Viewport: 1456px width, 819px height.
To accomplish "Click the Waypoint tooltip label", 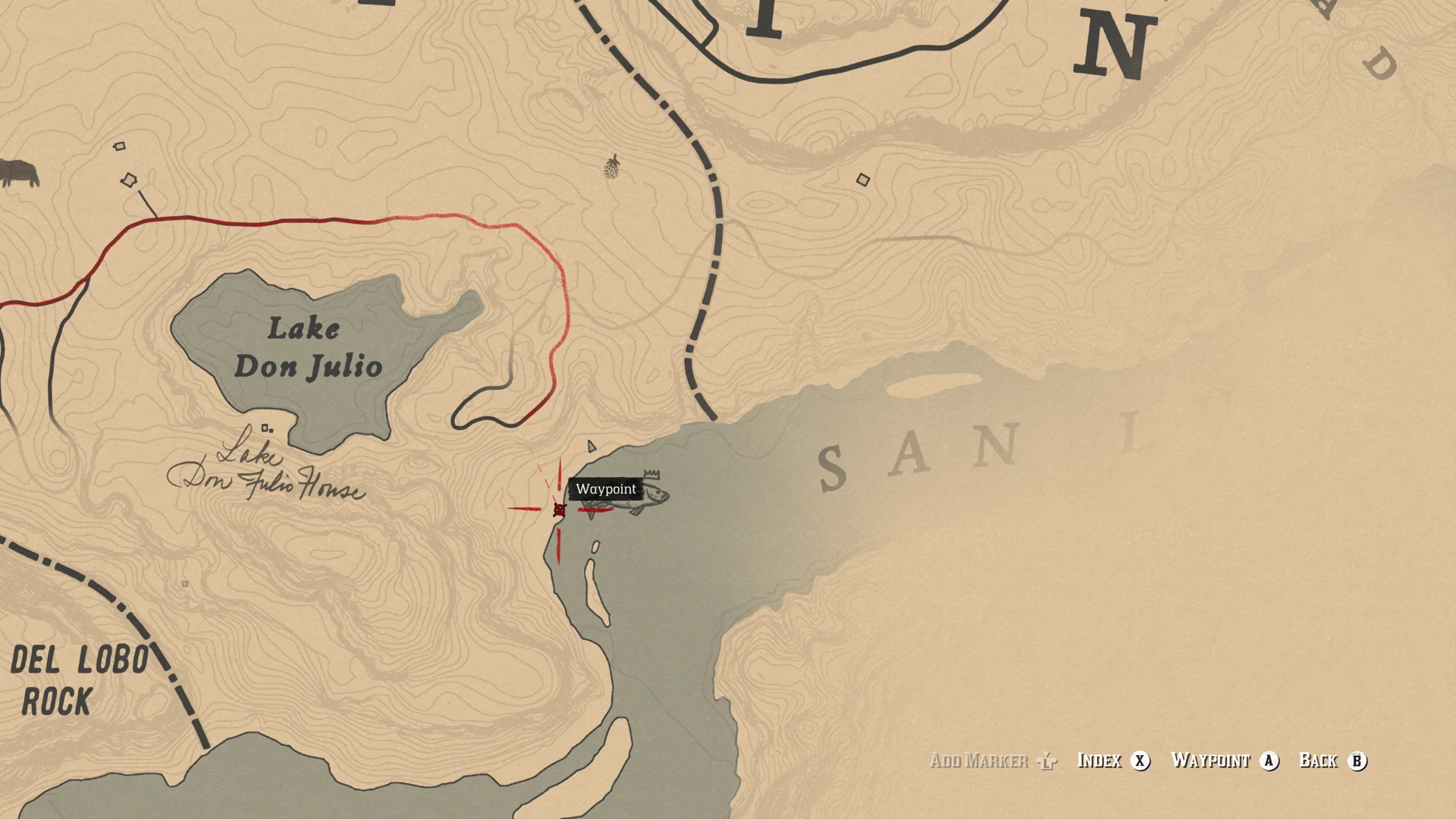I will click(606, 489).
